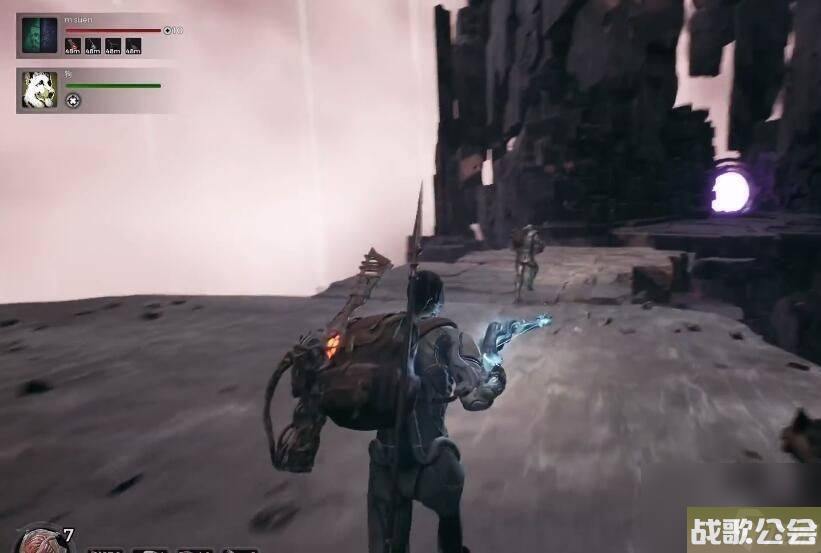Image resolution: width=821 pixels, height=553 pixels.
Task: Open the round item icon with count 7
Action: pos(43,540)
